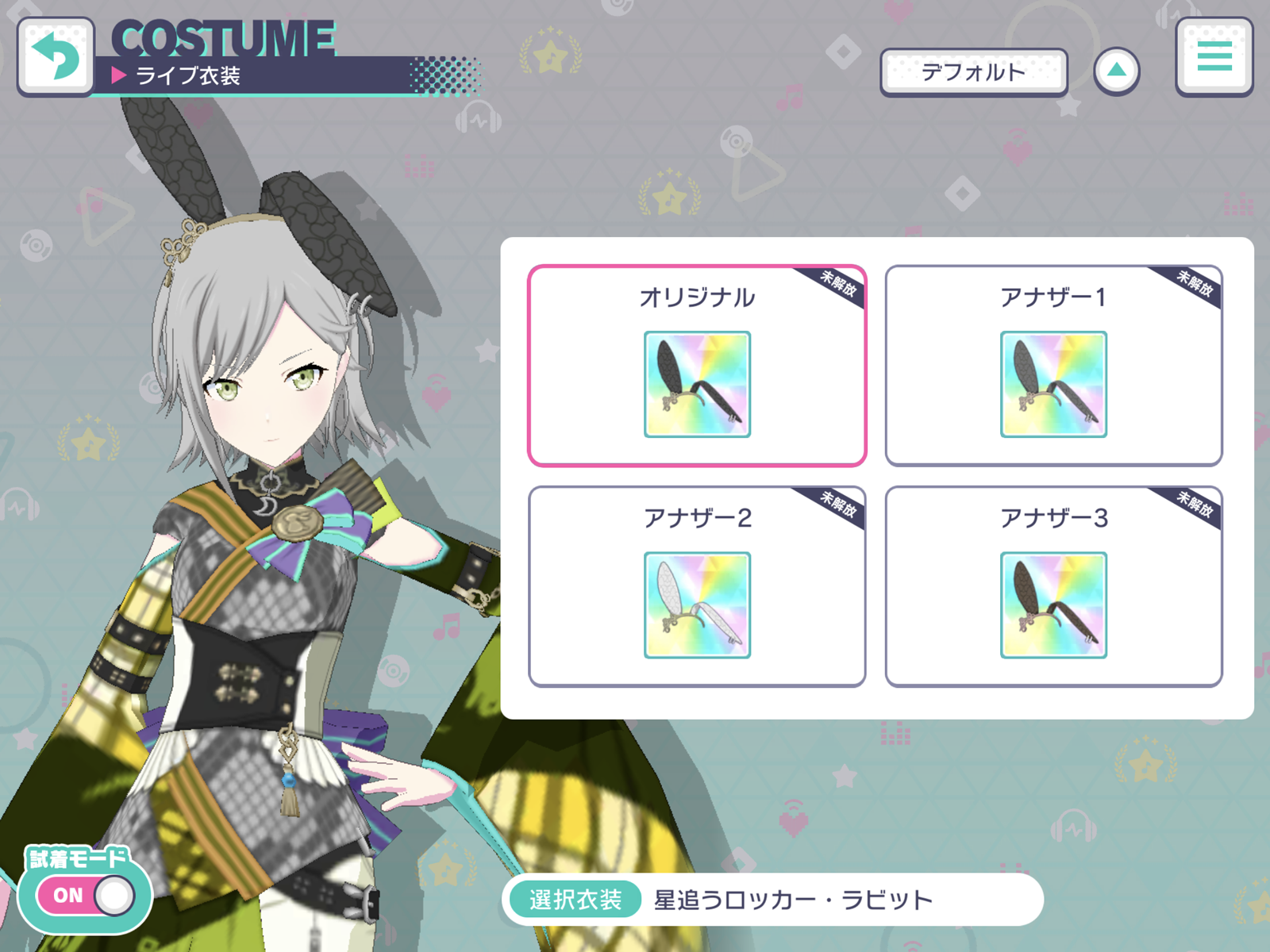The width and height of the screenshot is (1270, 952).
Task: Click the pink 選択衣装 badge icon
Action: 574,898
